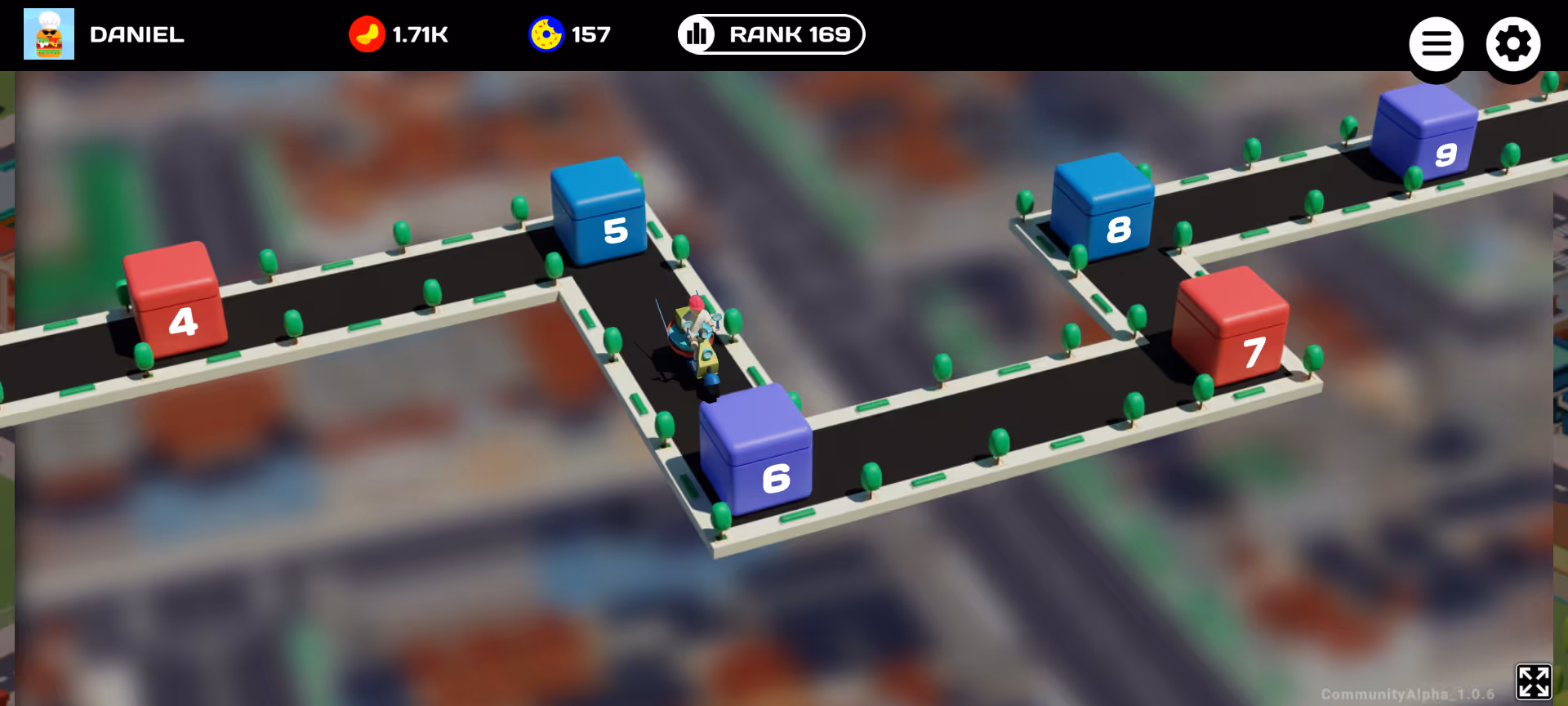The image size is (1568, 706).
Task: Open the gear settings button
Action: 1512,44
